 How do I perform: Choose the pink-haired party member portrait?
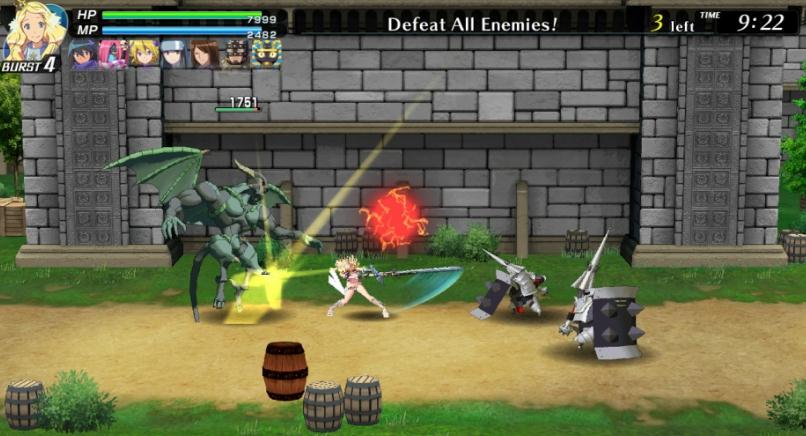tap(113, 53)
